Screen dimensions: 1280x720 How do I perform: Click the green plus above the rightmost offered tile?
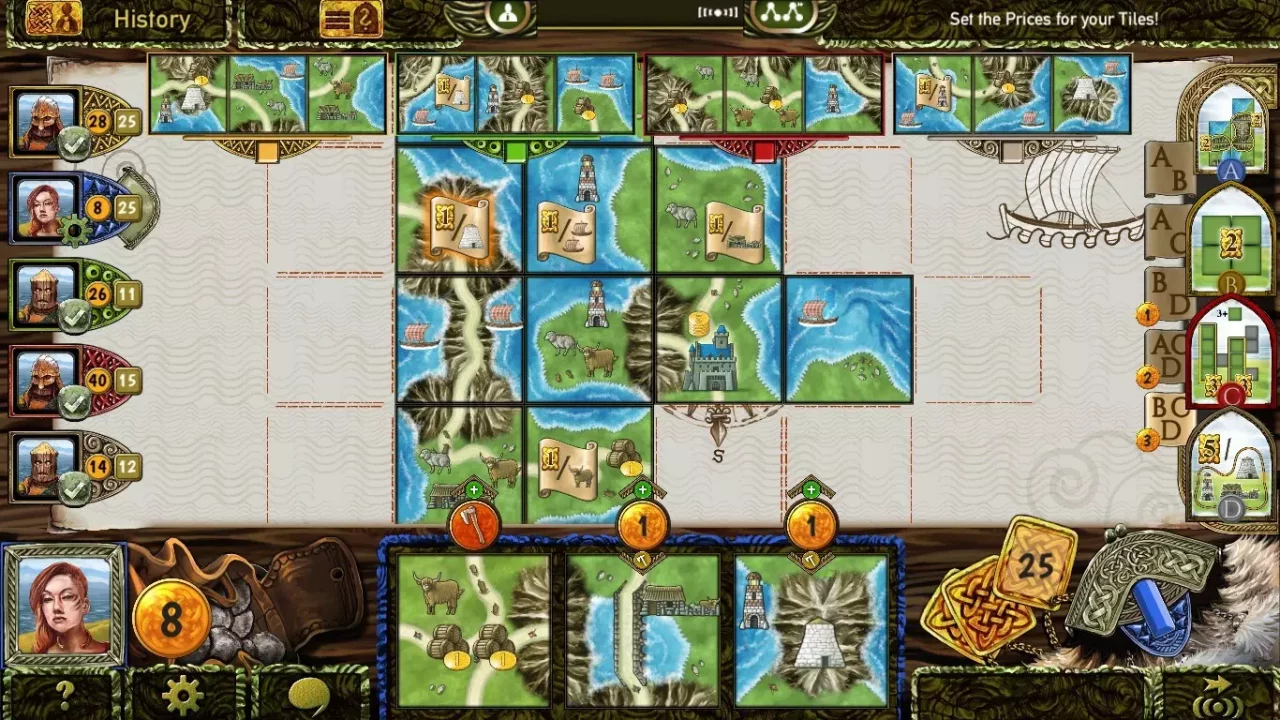811,490
